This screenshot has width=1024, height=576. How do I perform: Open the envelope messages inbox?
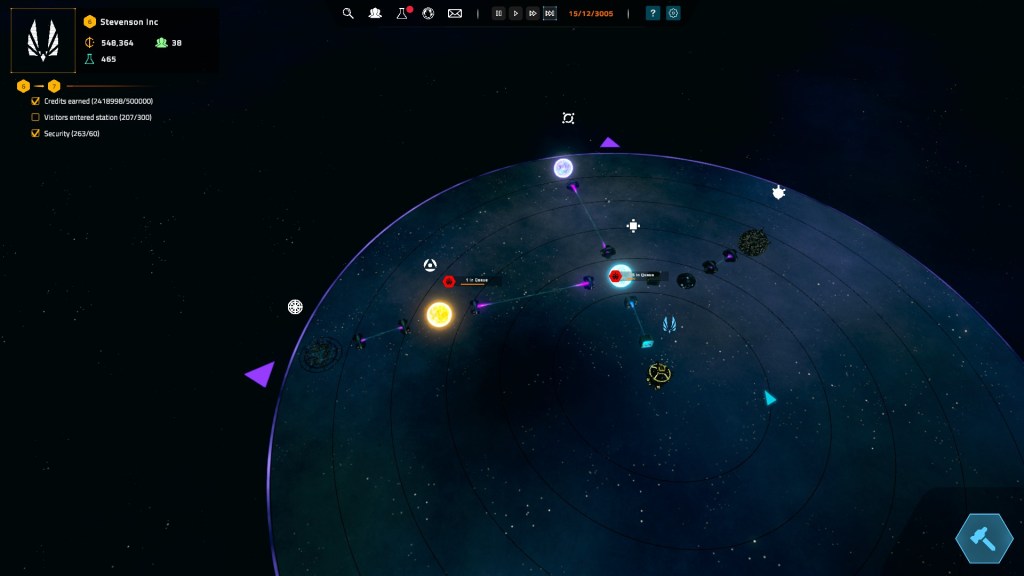coord(455,13)
